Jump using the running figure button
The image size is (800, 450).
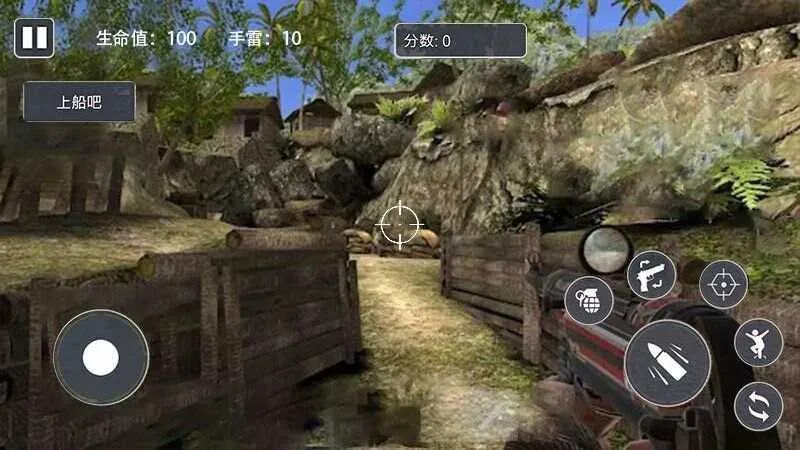pos(759,343)
